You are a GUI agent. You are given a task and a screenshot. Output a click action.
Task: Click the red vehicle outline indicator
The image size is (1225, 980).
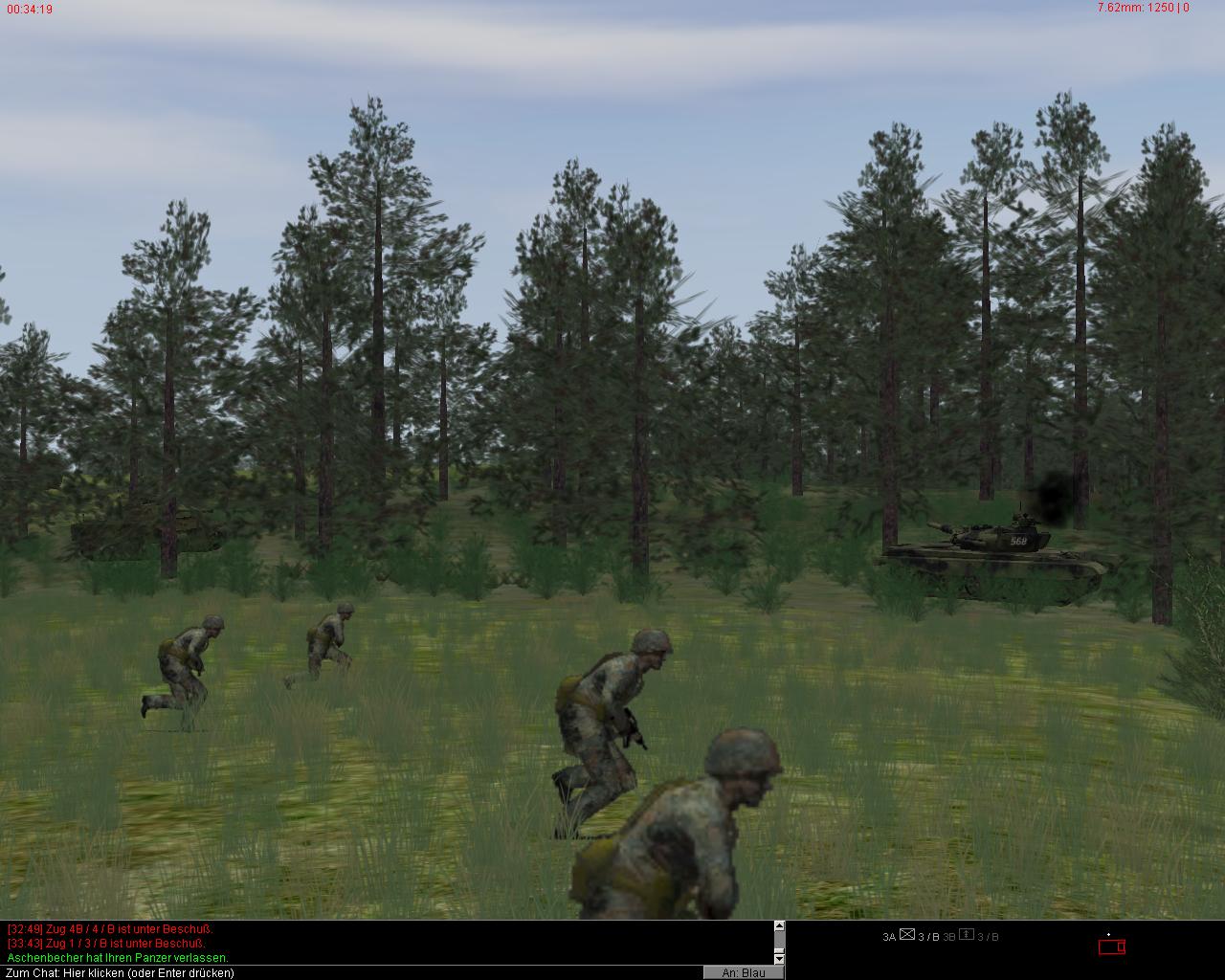coord(1111,947)
